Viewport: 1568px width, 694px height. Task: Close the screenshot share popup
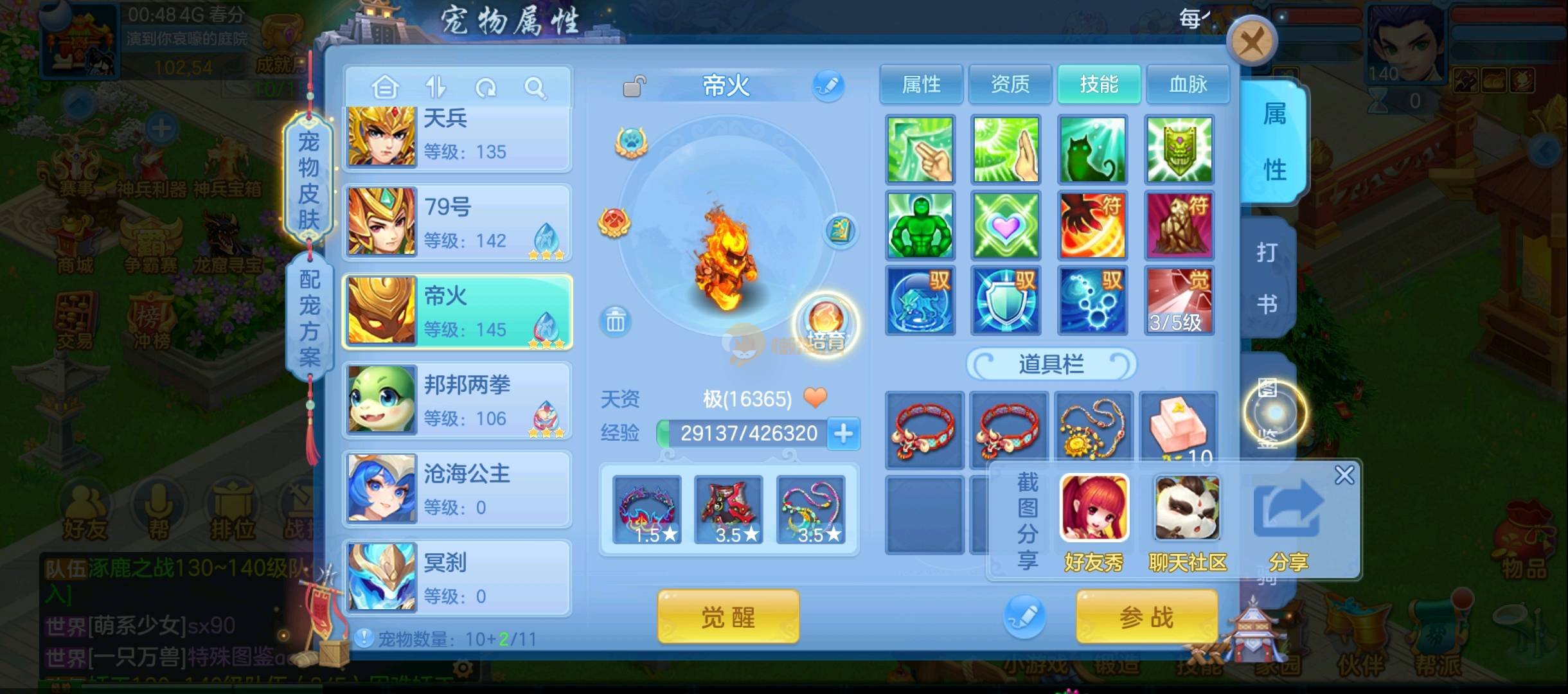click(x=1344, y=475)
